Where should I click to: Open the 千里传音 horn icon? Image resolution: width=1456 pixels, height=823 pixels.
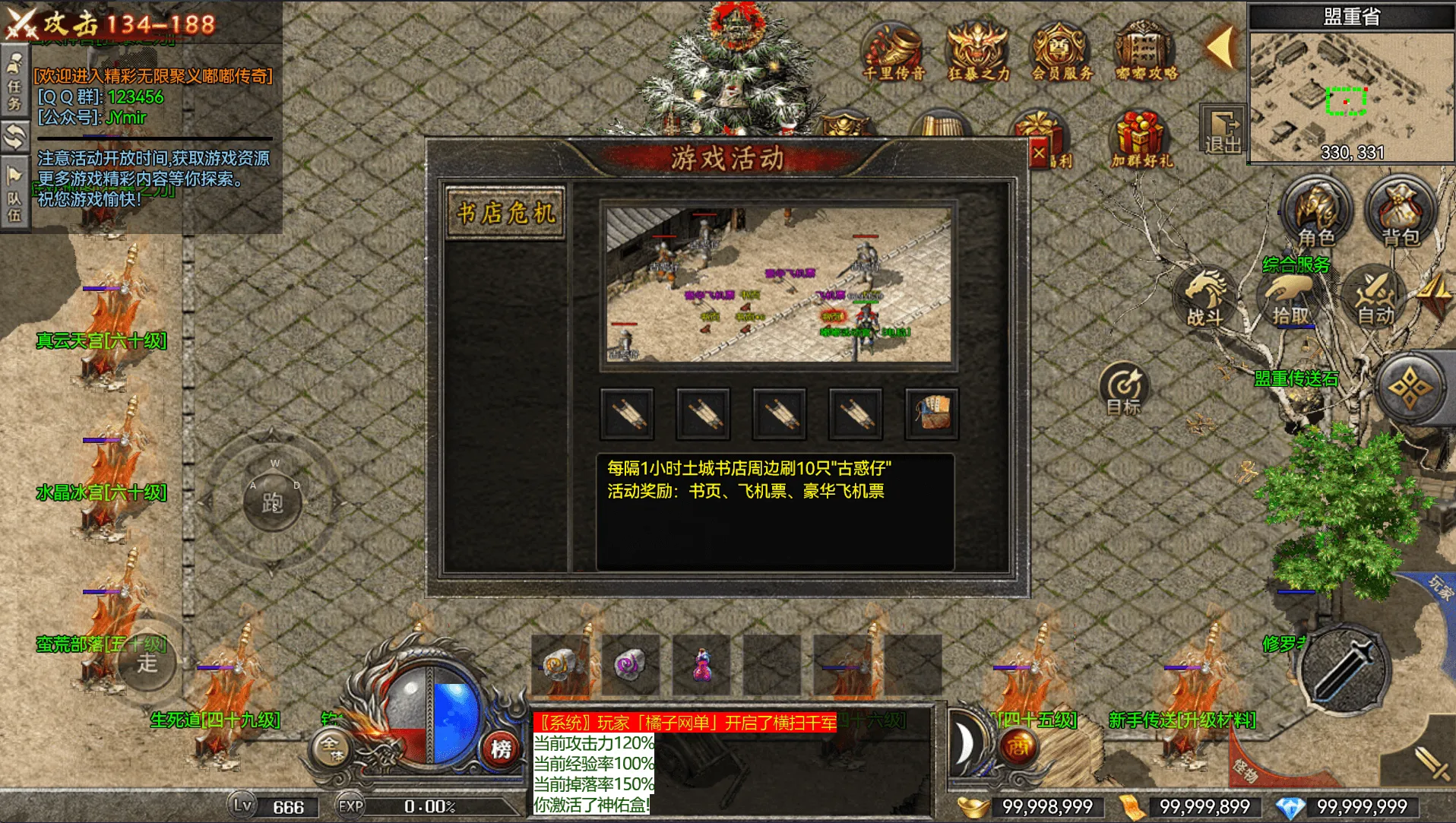coord(894,52)
